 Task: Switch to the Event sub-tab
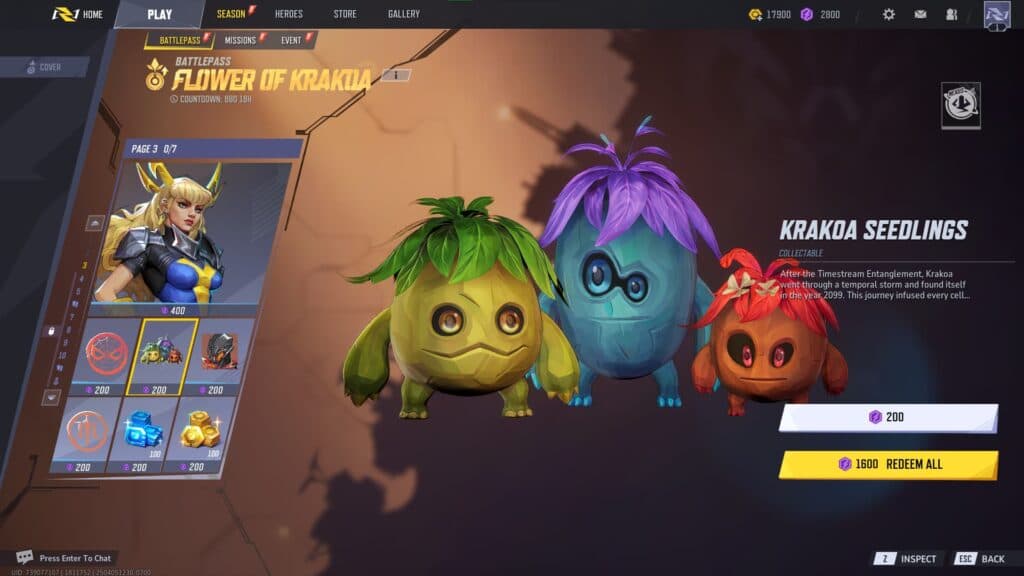tap(292, 40)
